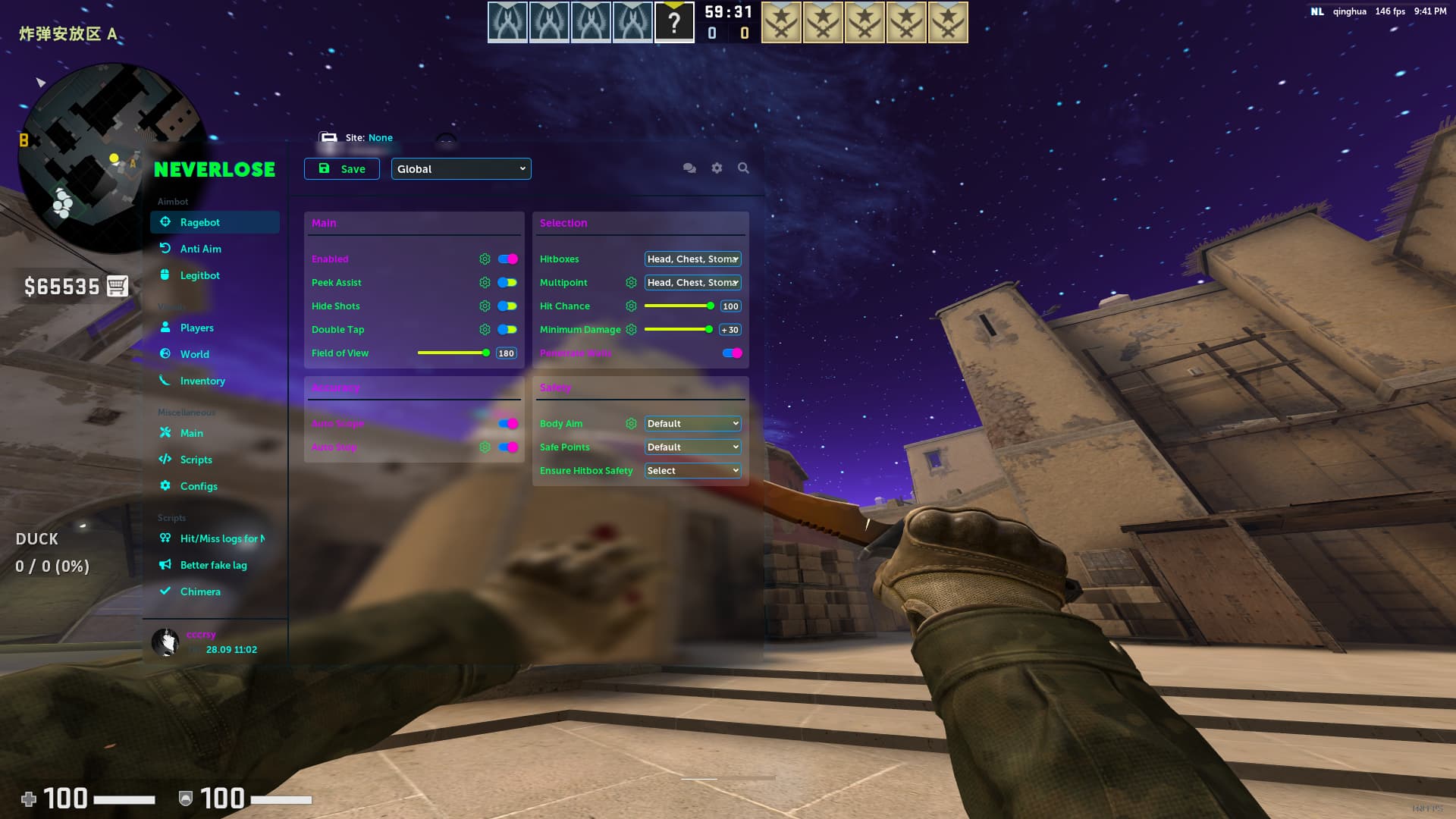
Task: Select the Chimera script entry
Action: (x=199, y=591)
